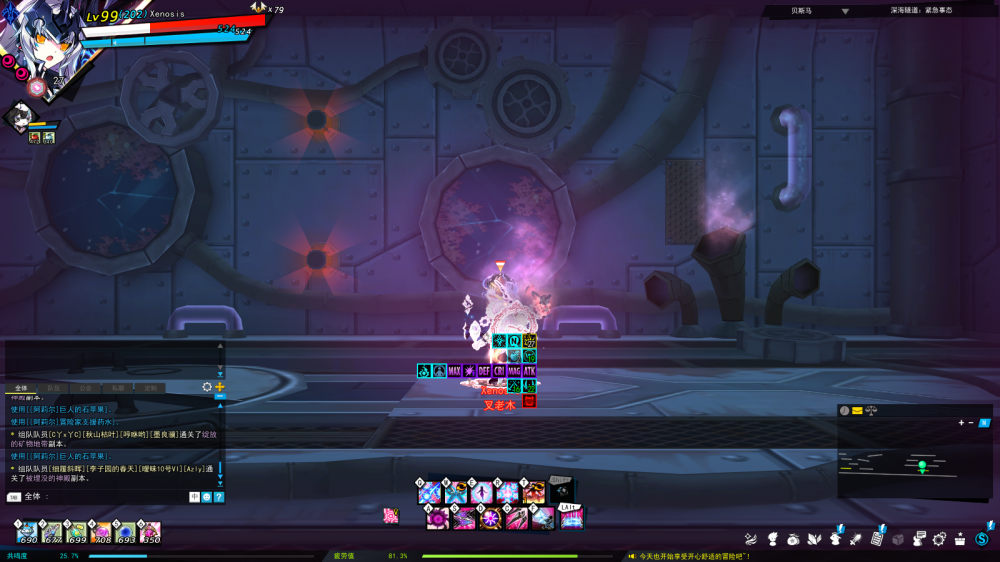Open the balance scales icon
Viewport: 1000px width, 562px height.
coord(871,410)
